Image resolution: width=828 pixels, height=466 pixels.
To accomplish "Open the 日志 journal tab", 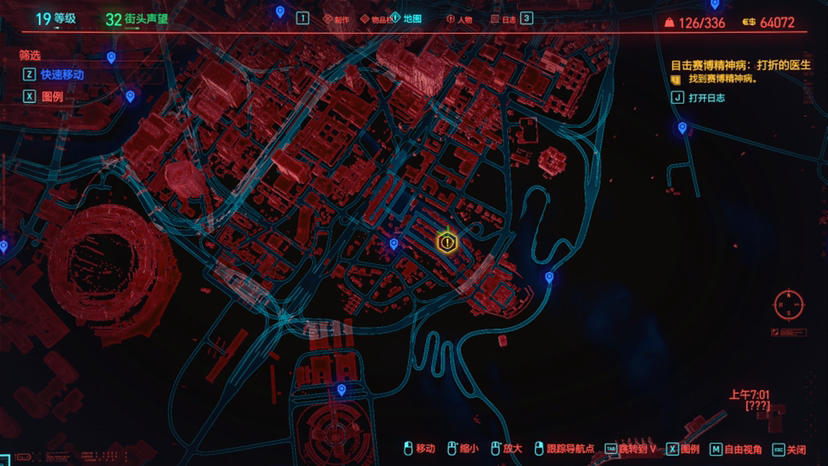I will point(503,18).
